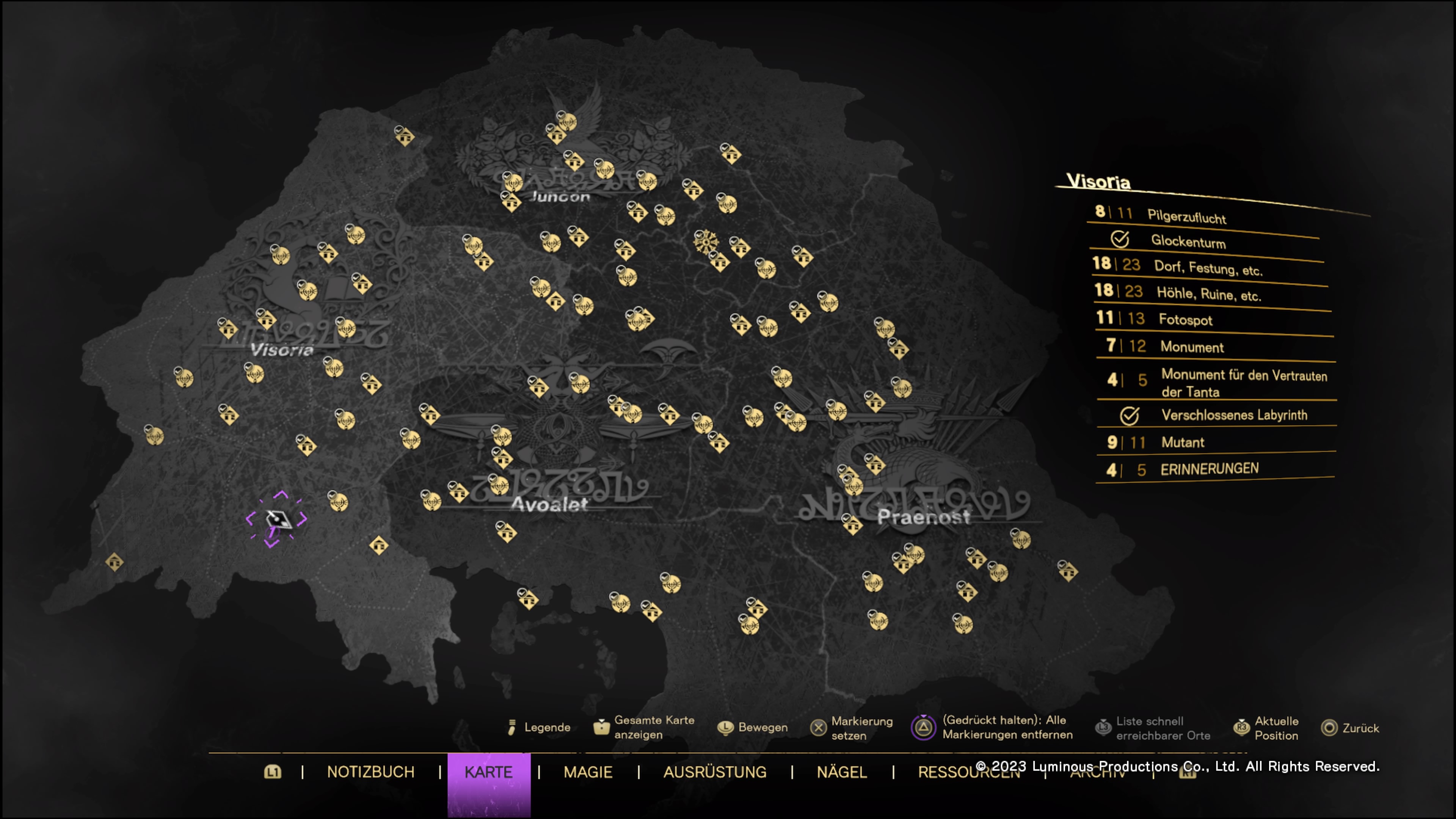This screenshot has height=819, width=1456.
Task: Select Monument für den Vertrauten der Tanta
Action: coord(1244,383)
